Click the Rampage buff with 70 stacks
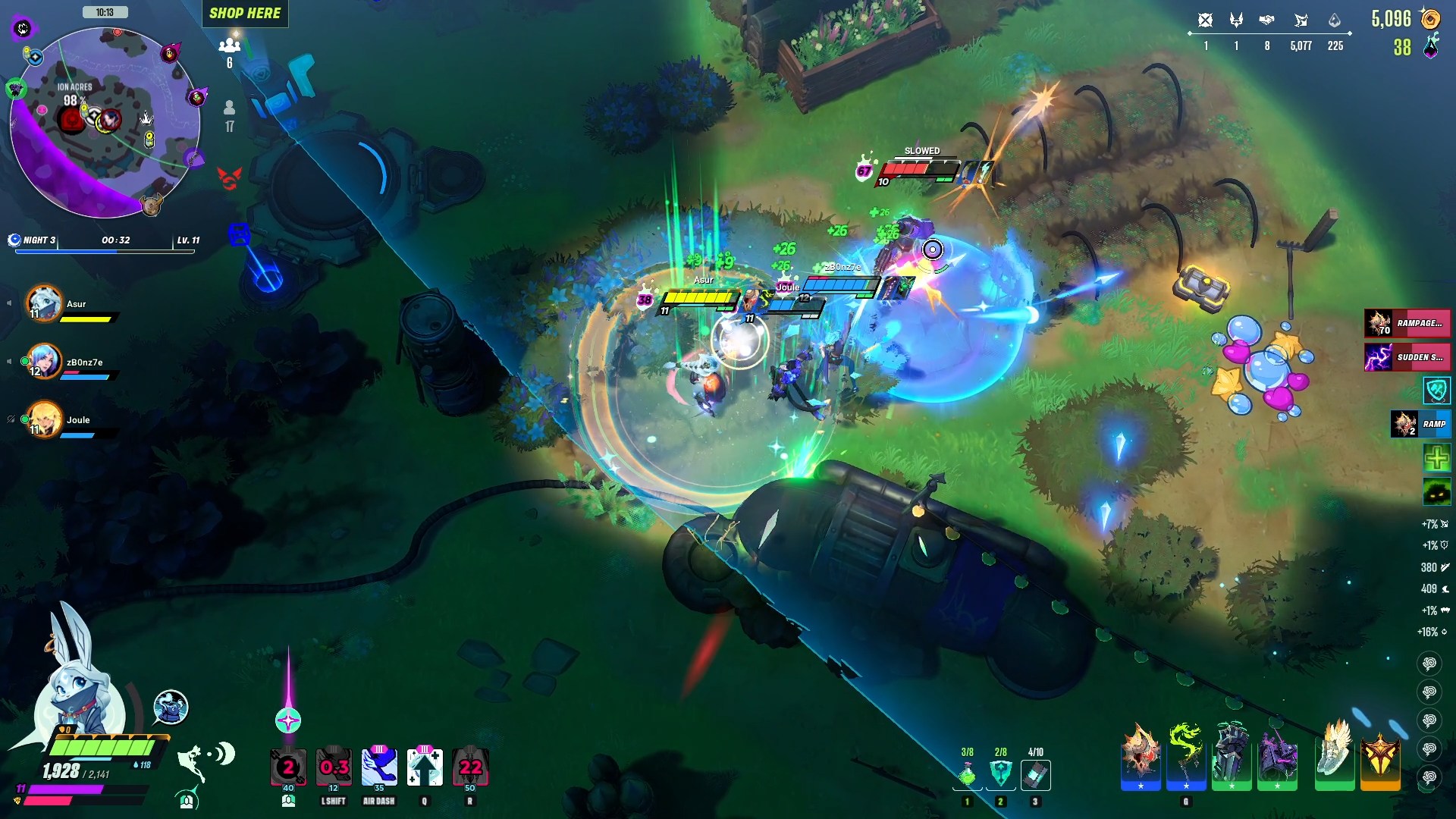Viewport: 1456px width, 819px height. tap(1407, 323)
